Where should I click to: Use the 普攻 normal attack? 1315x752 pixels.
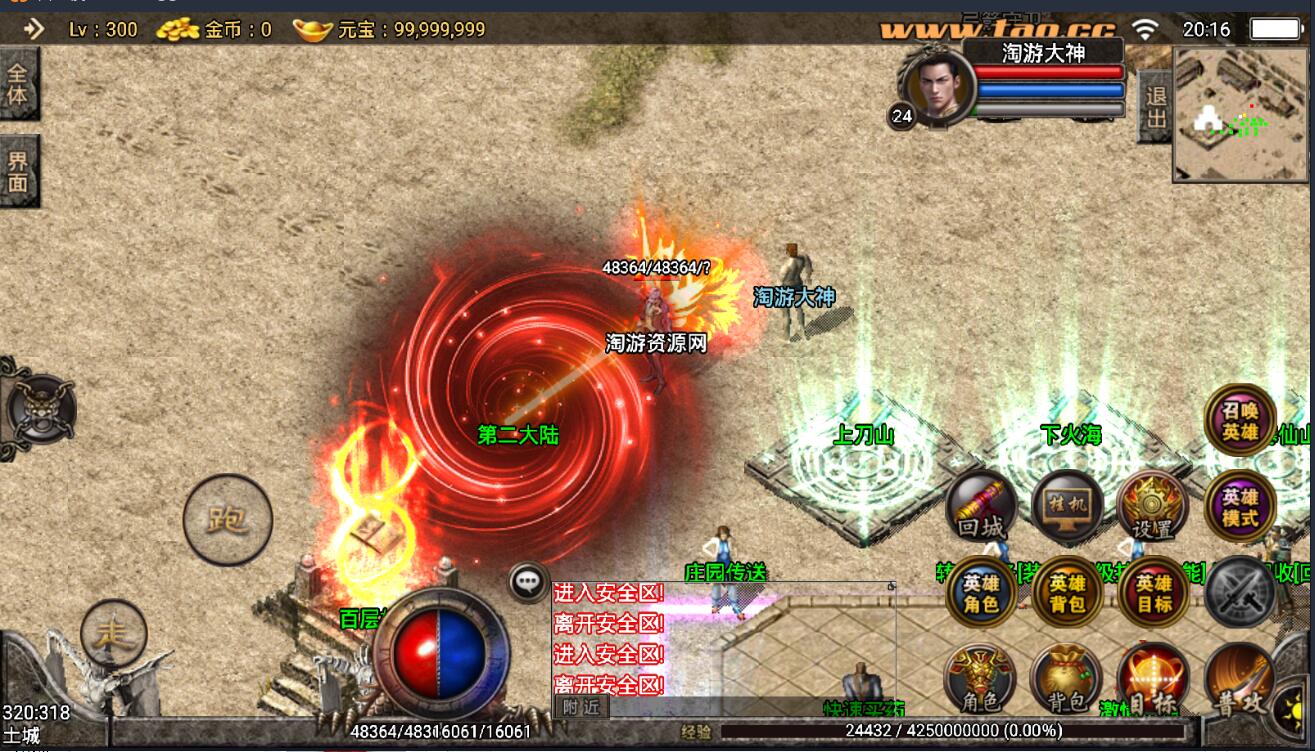[x=1240, y=680]
